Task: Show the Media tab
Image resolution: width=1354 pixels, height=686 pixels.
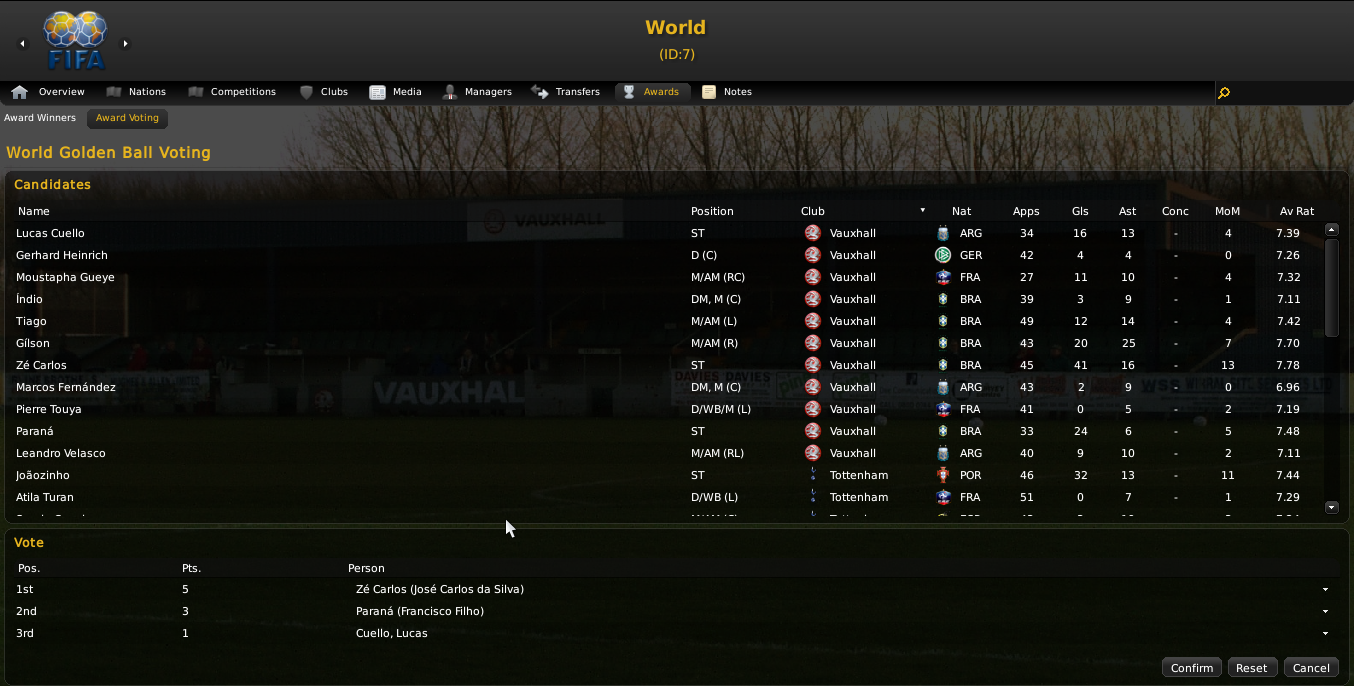Action: [396, 92]
